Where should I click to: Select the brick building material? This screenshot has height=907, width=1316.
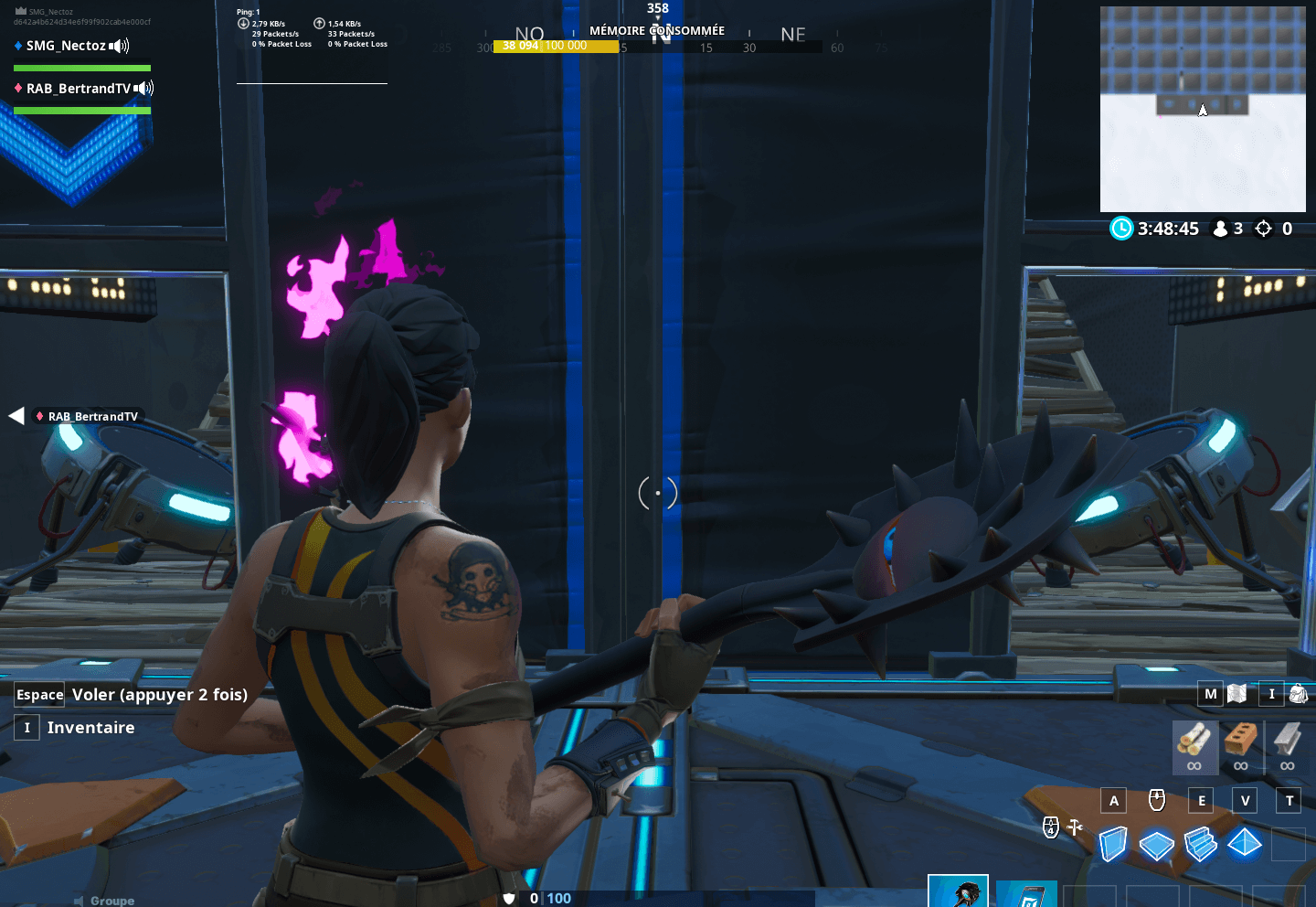pos(1240,740)
